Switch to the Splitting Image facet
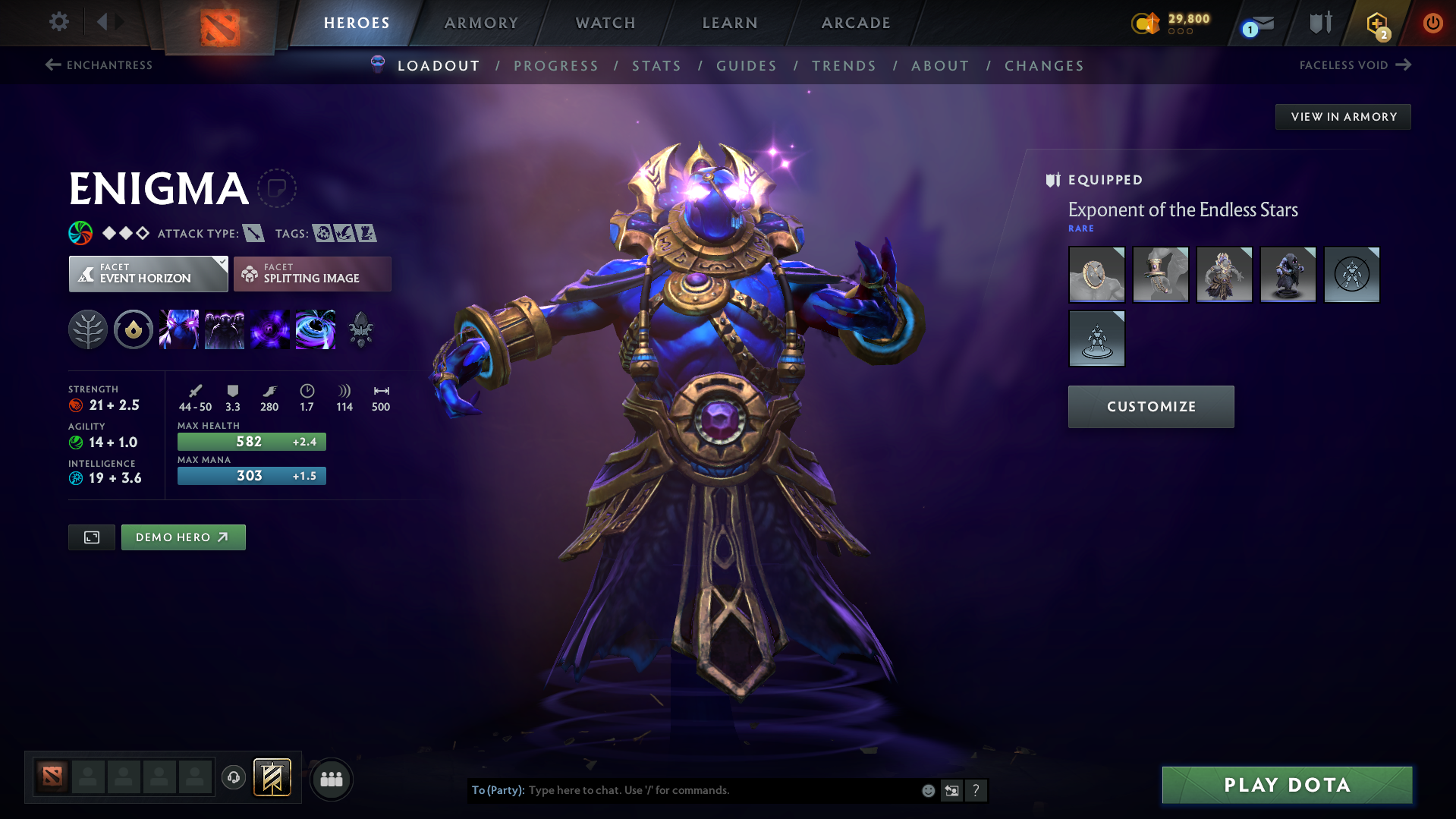The image size is (1456, 819). click(x=312, y=273)
